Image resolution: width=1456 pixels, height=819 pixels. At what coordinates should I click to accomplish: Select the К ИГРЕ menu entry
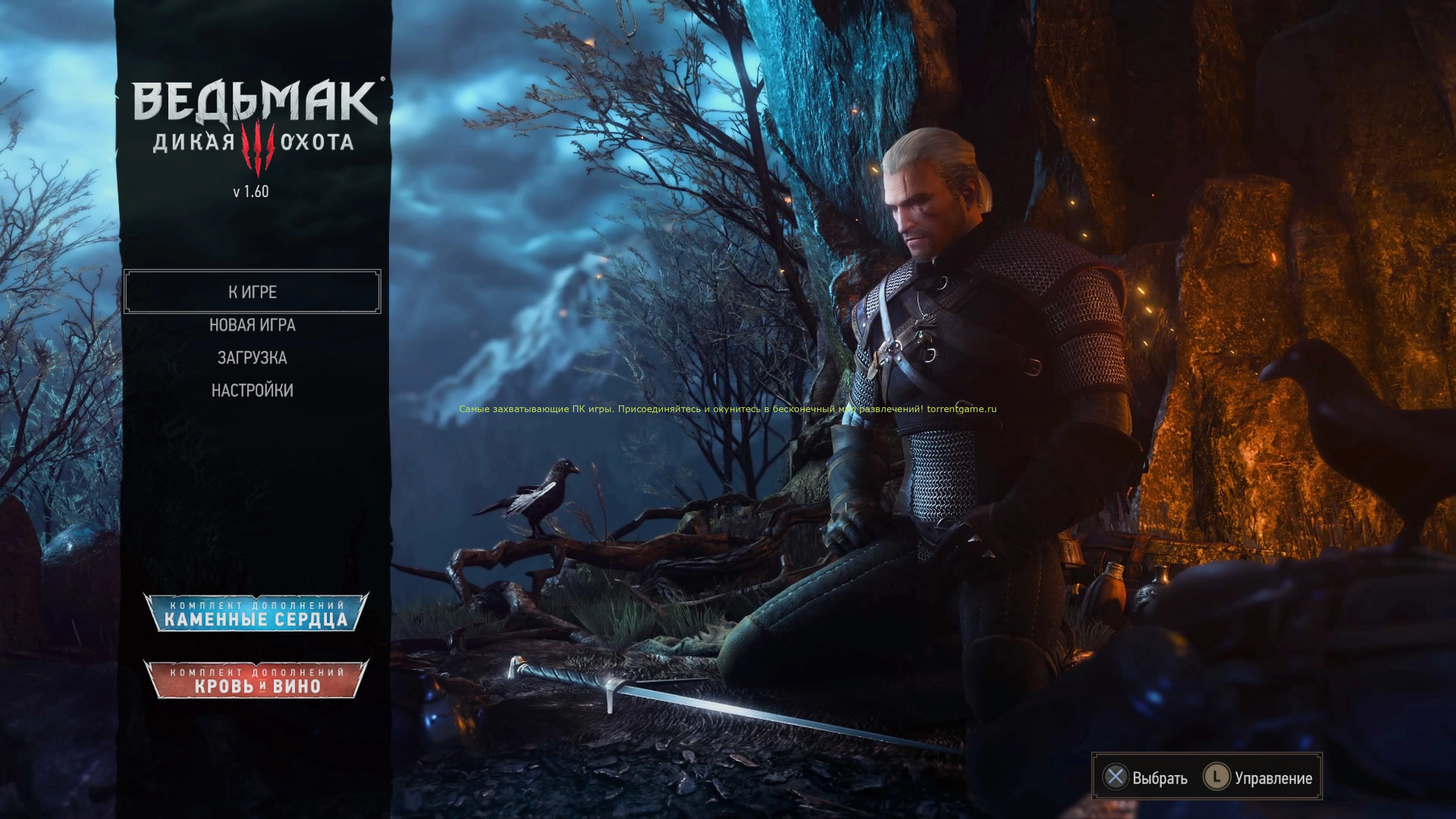tap(252, 292)
